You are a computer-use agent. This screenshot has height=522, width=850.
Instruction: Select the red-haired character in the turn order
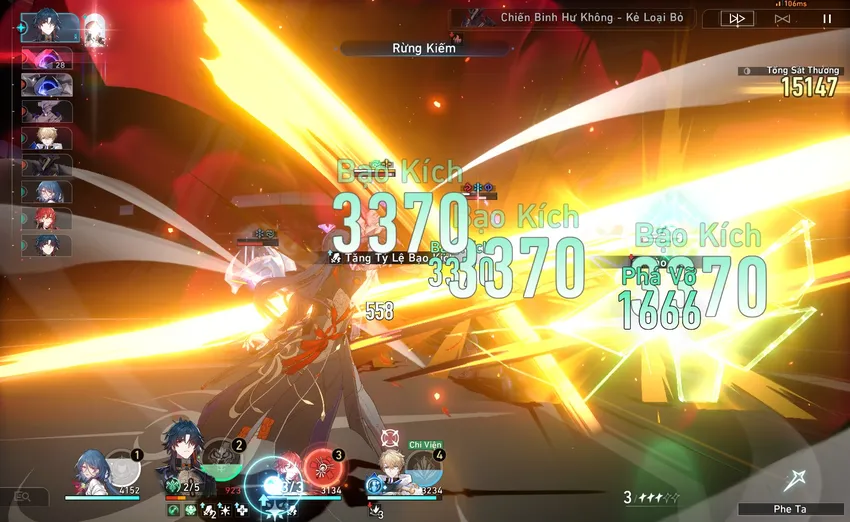(47, 218)
